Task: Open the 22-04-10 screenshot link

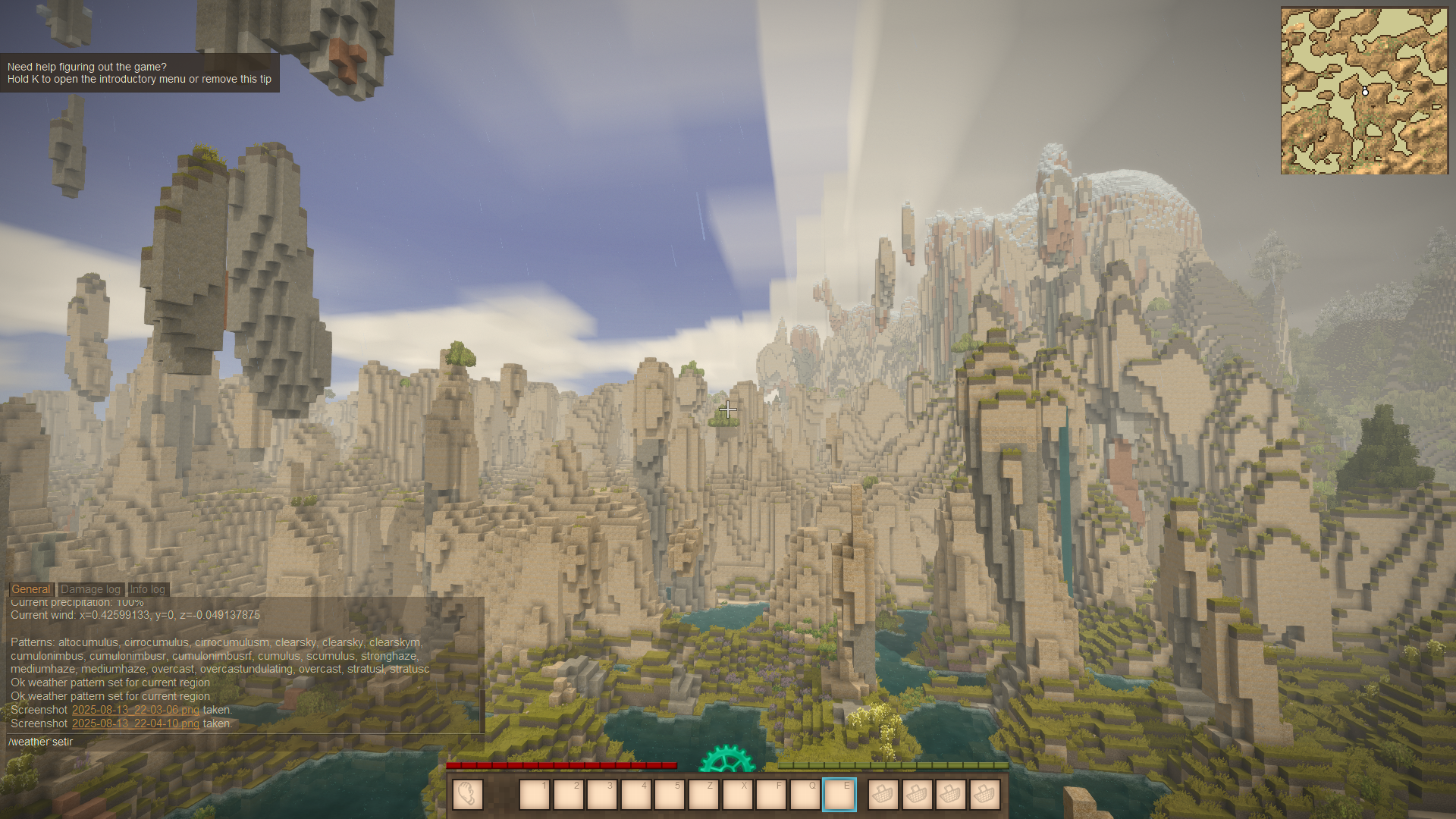Action: (135, 723)
